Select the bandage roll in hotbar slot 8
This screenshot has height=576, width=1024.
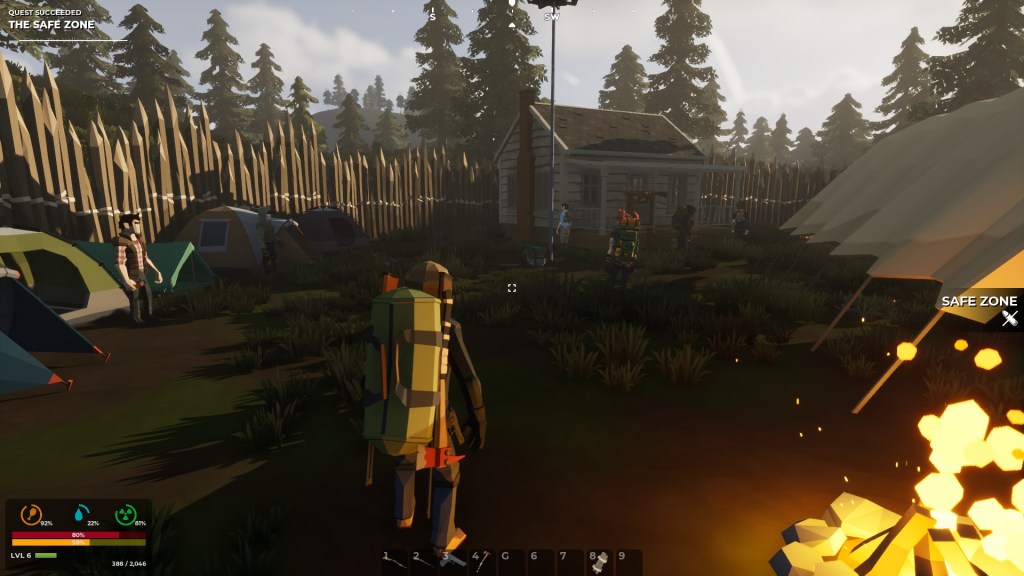tap(598, 561)
